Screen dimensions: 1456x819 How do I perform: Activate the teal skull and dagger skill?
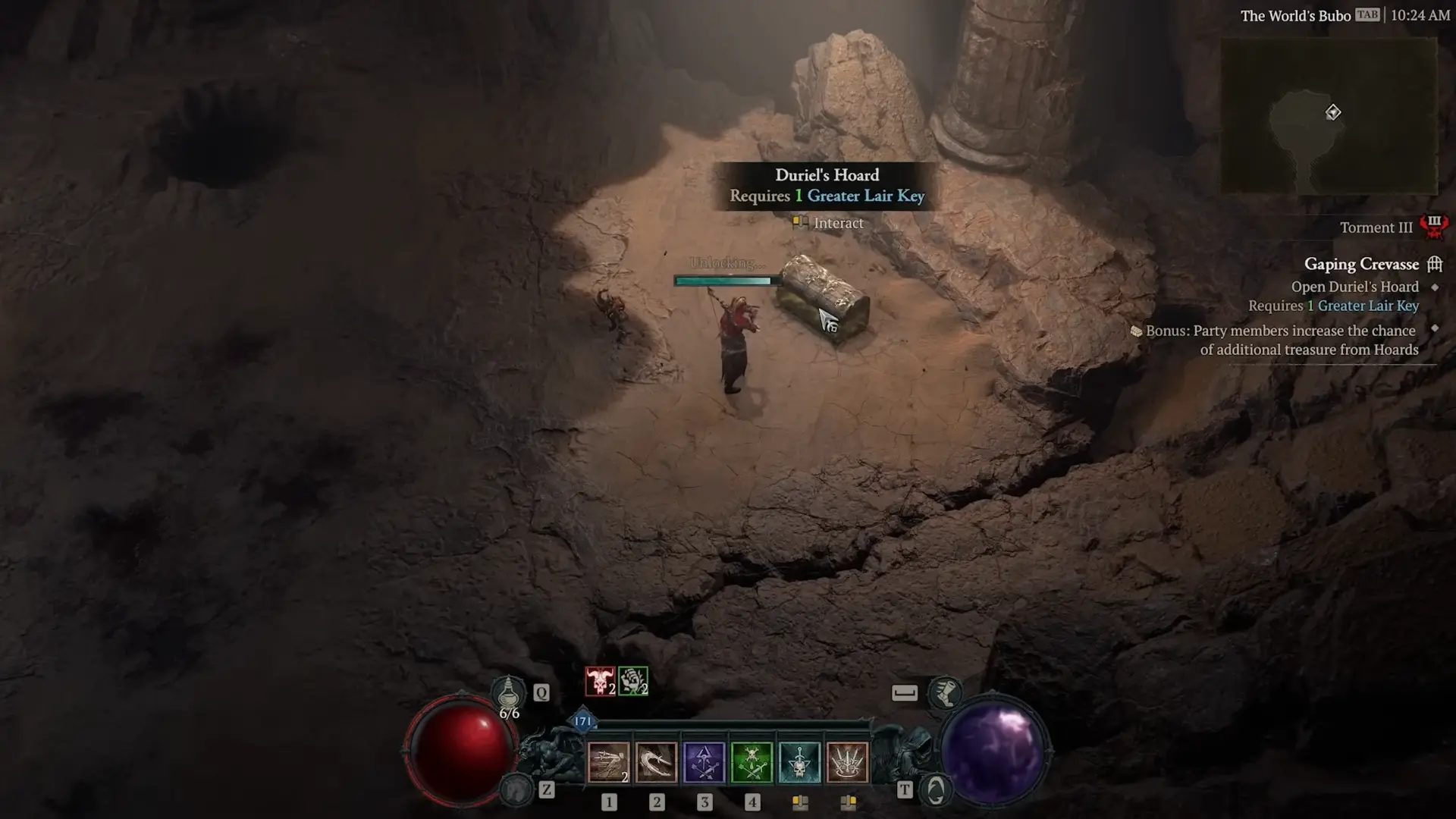click(799, 762)
